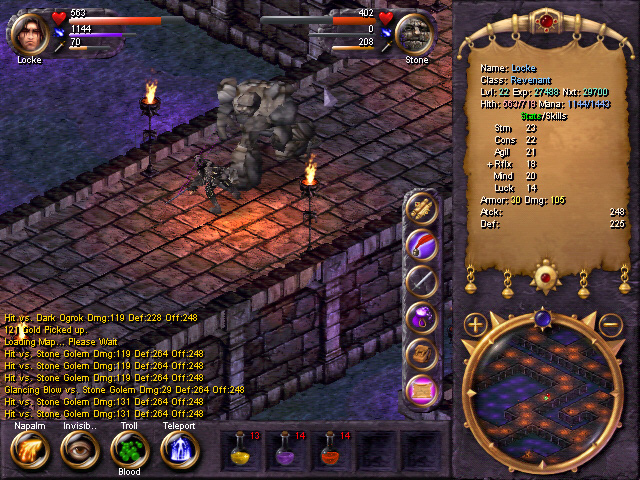Open the purple pouch inventory button
This screenshot has width=640, height=480.
[x=423, y=318]
